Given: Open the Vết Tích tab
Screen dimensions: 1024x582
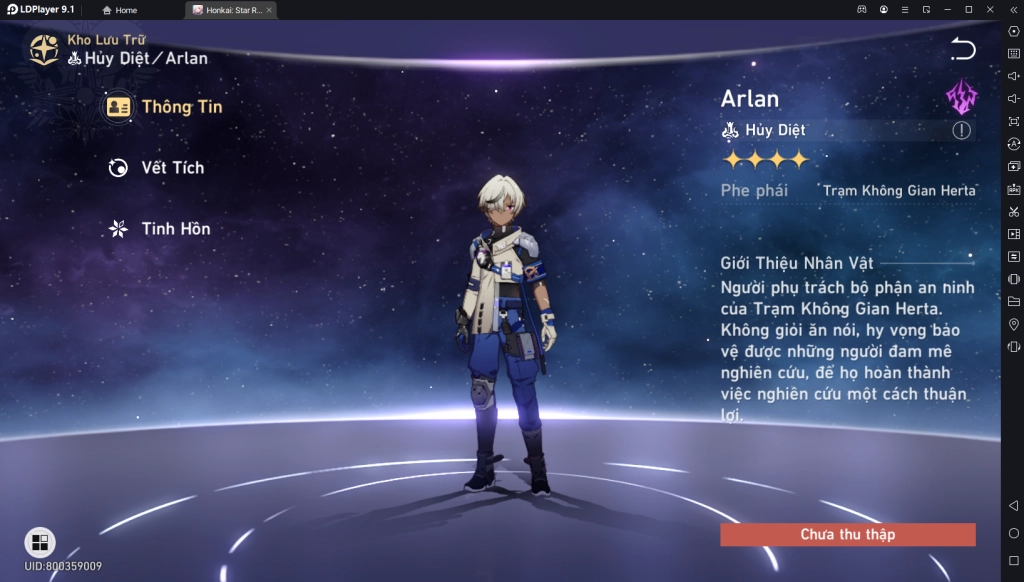Looking at the screenshot, I should [157, 168].
